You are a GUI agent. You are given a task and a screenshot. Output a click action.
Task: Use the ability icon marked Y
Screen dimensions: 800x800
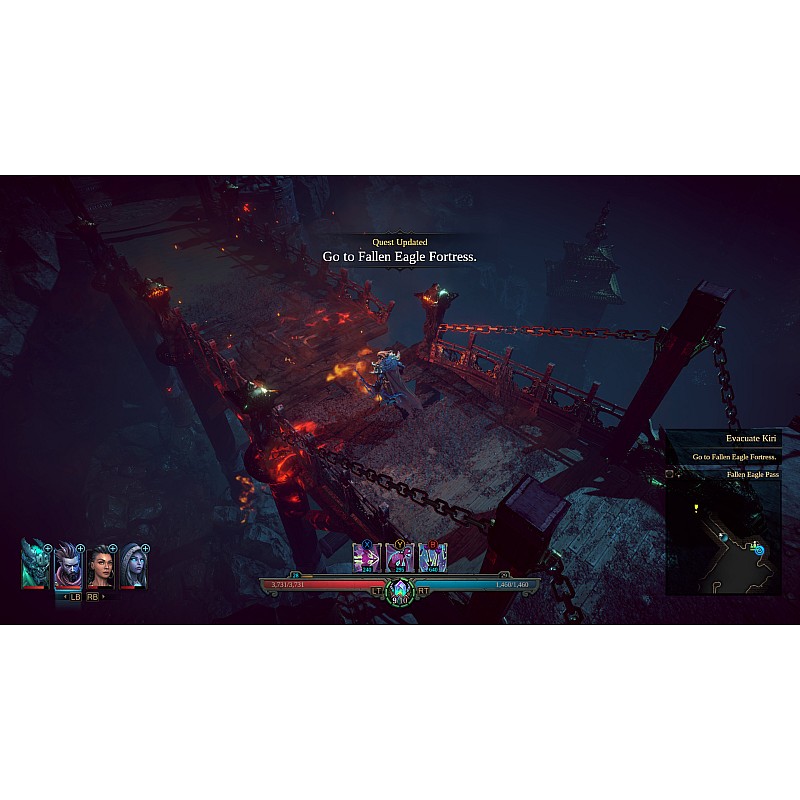(400, 558)
